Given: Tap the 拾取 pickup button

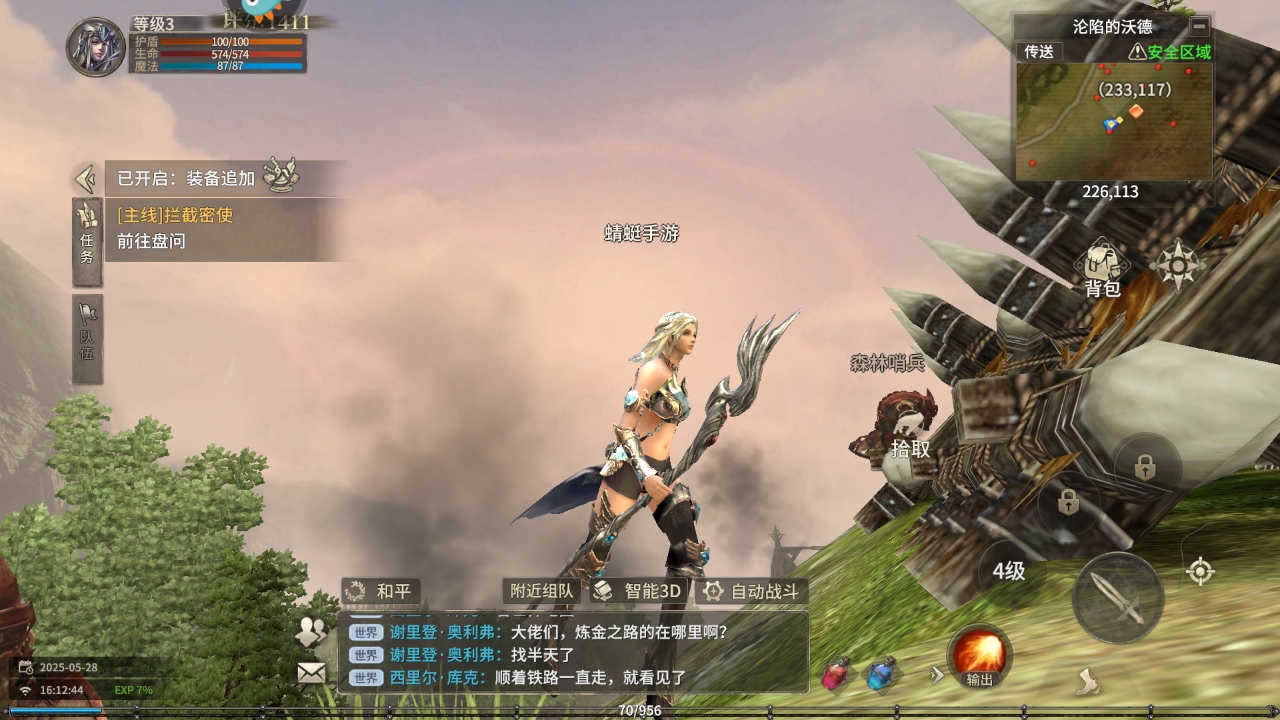Looking at the screenshot, I should click(x=910, y=449).
